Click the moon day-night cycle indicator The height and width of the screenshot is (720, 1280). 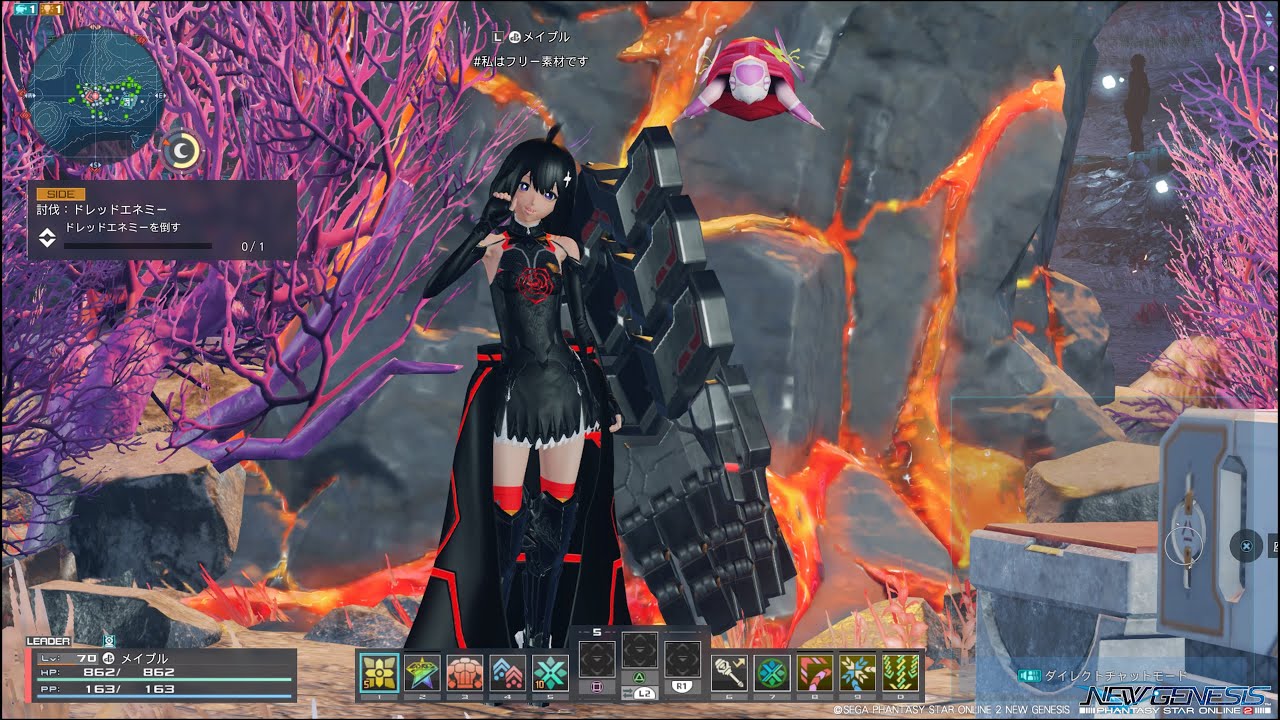pyautogui.click(x=183, y=150)
